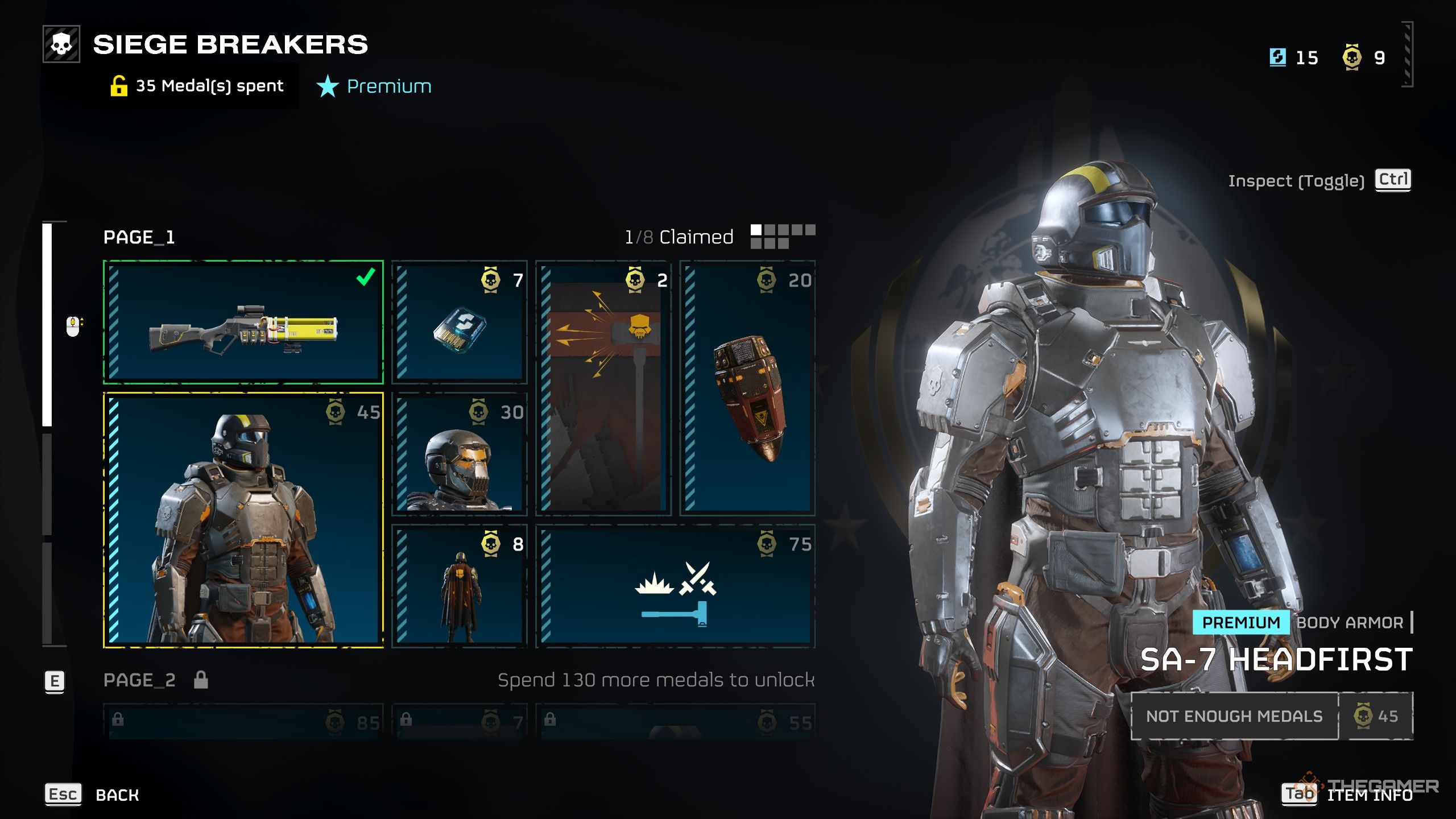Viewport: 1456px width, 819px height.
Task: Choose the 30-medal helmet reward tile
Action: 460,454
